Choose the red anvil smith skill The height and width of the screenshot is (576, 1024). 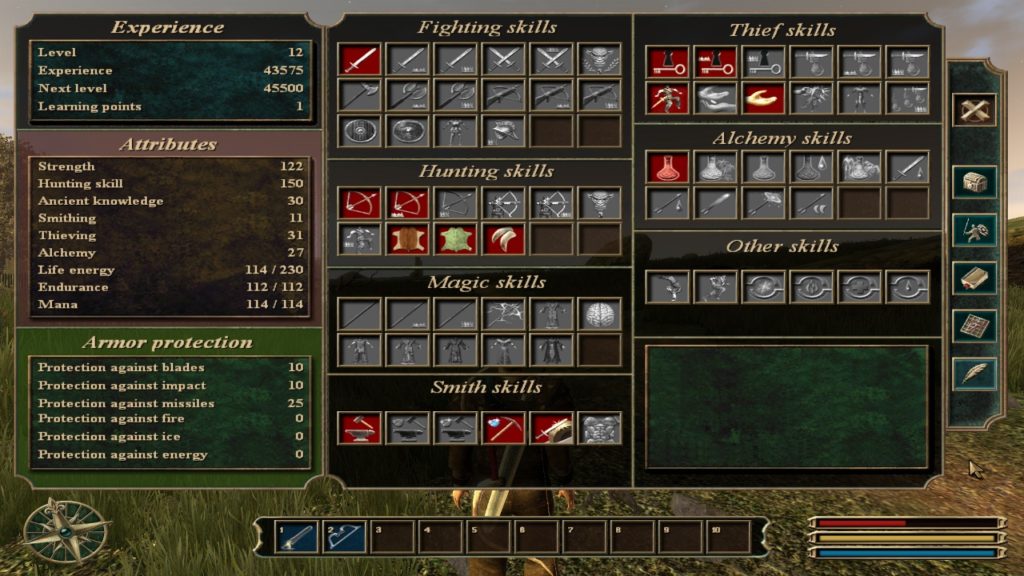click(359, 427)
